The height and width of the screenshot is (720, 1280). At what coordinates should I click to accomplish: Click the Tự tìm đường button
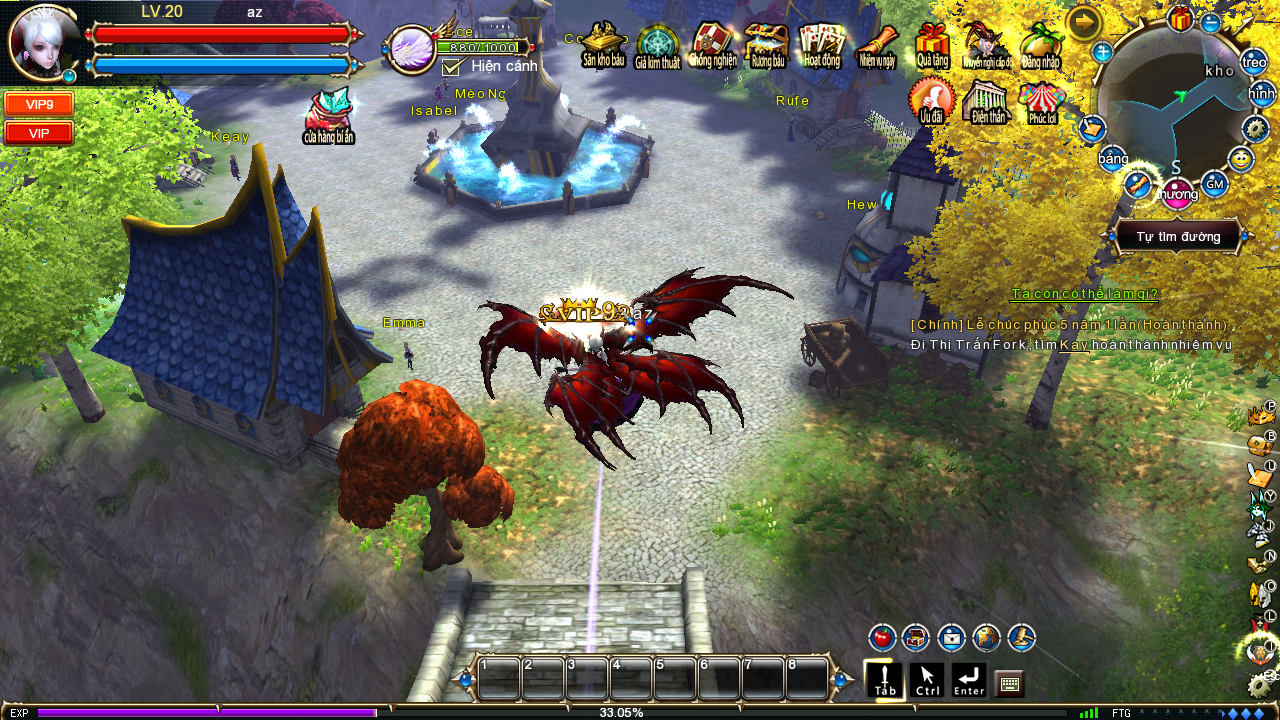pos(1178,237)
